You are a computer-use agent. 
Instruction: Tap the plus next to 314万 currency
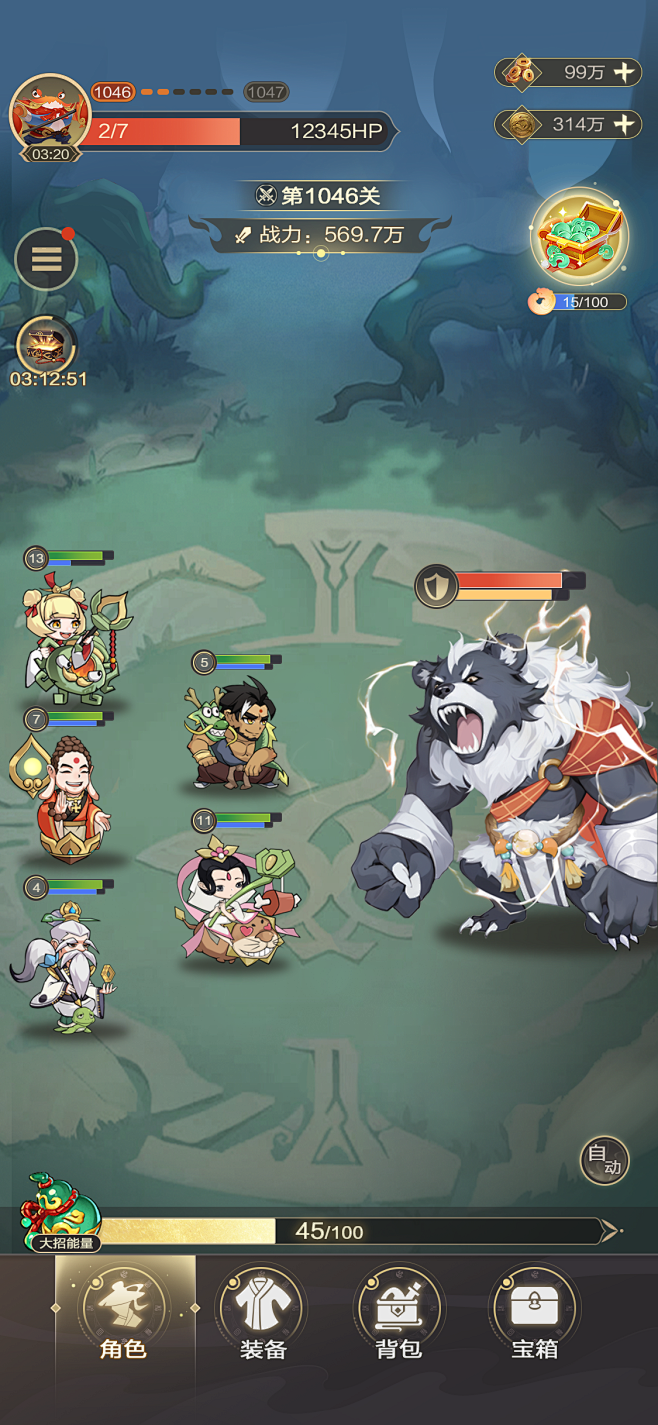623,124
